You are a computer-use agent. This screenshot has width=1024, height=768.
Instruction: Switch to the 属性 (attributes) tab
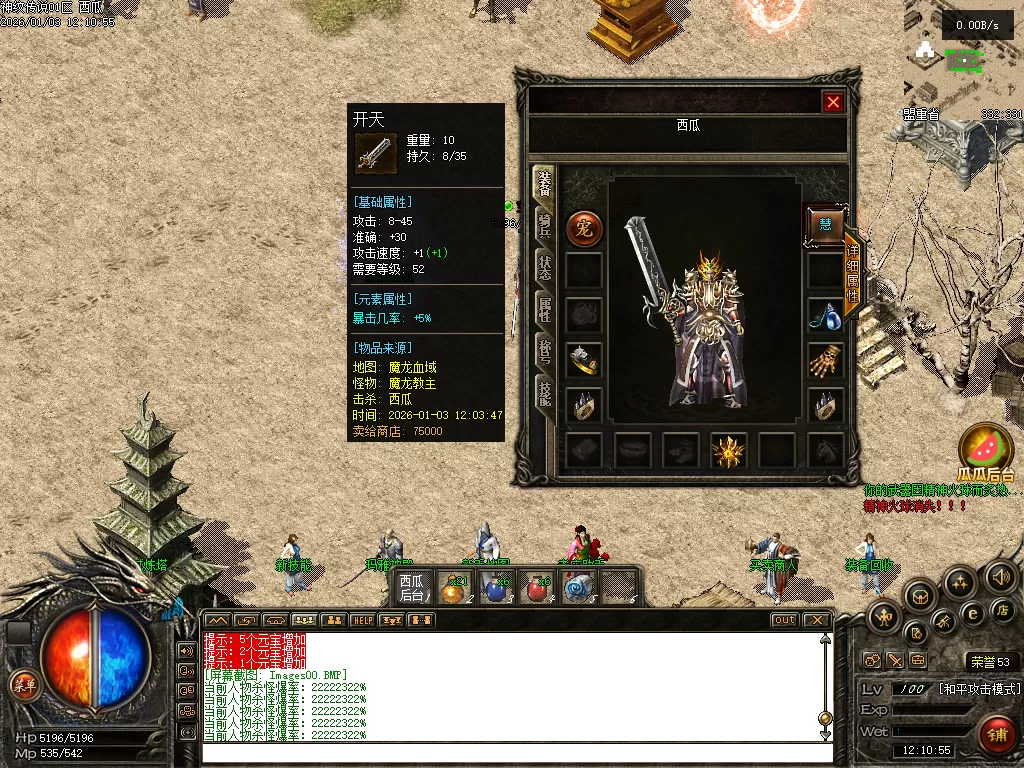click(545, 310)
